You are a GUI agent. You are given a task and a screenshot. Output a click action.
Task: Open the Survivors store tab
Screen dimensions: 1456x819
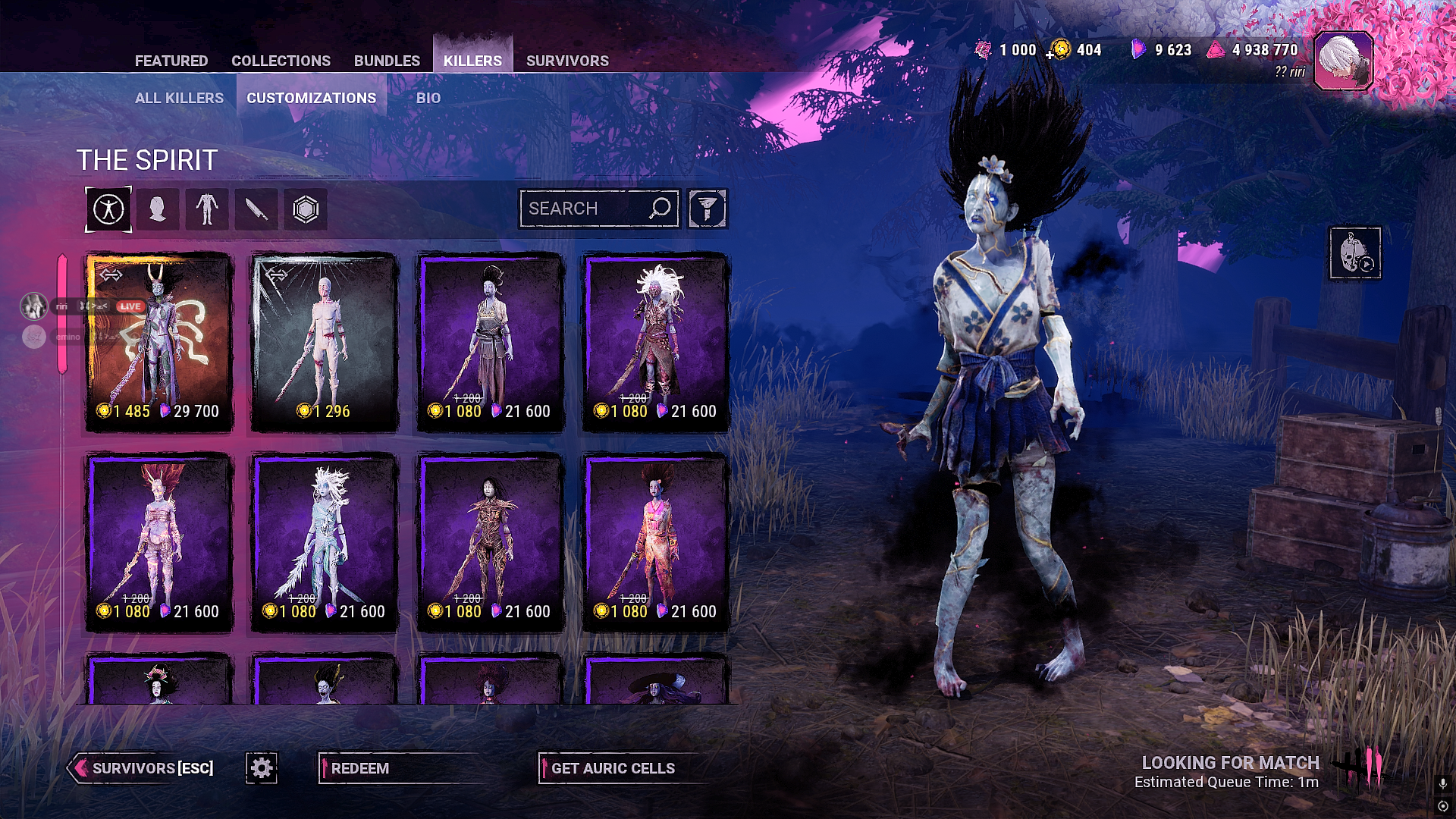(x=567, y=61)
